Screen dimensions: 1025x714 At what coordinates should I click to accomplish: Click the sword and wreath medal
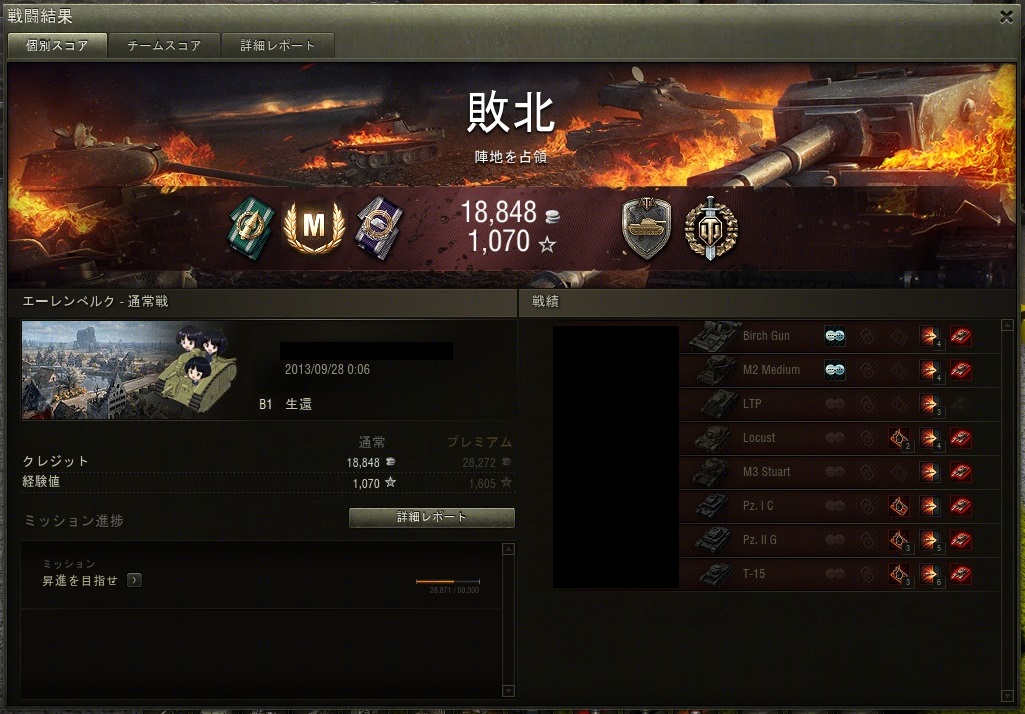tap(710, 228)
